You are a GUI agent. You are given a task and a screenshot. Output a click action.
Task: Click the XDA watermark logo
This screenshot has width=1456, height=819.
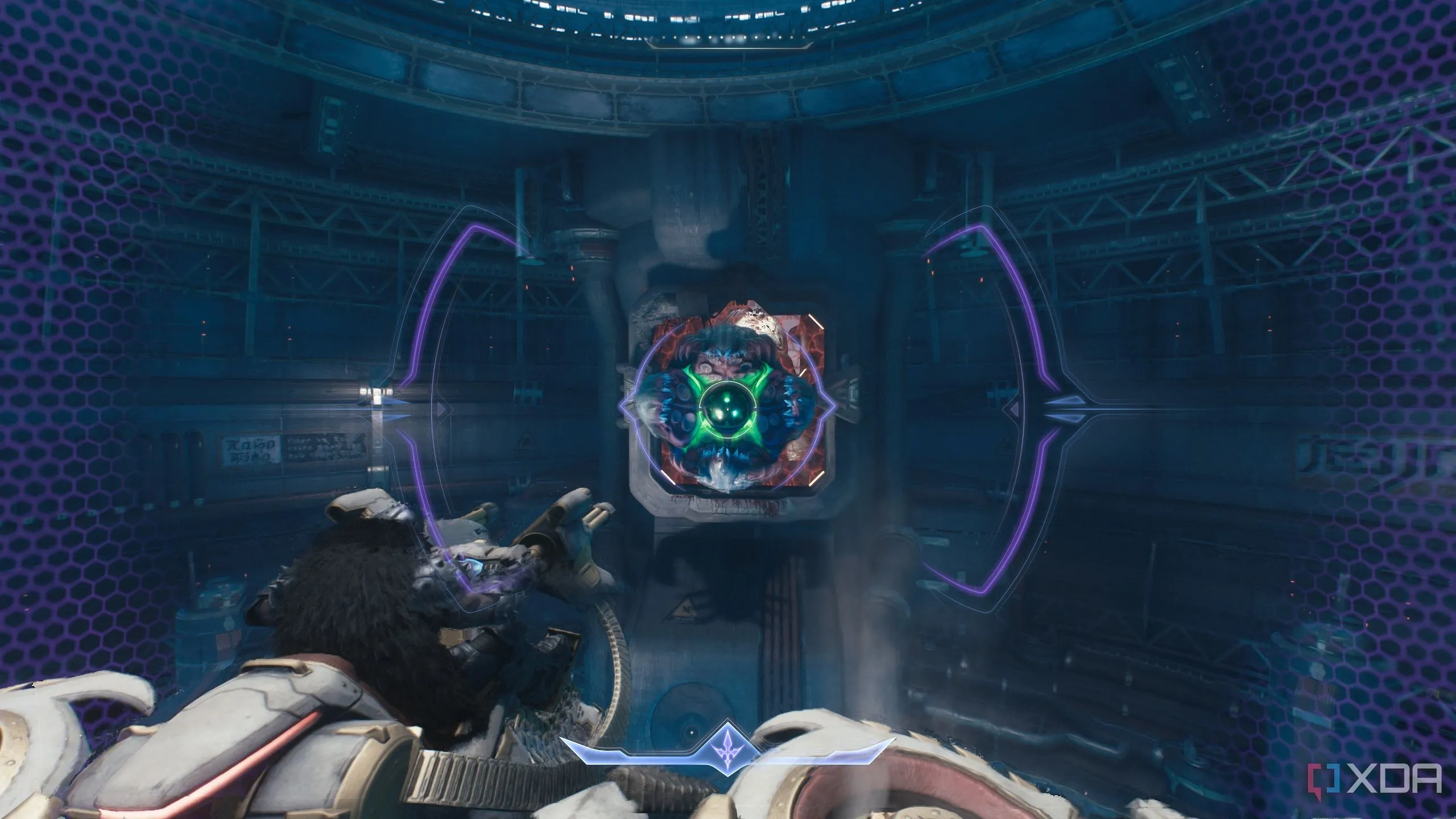(1382, 778)
